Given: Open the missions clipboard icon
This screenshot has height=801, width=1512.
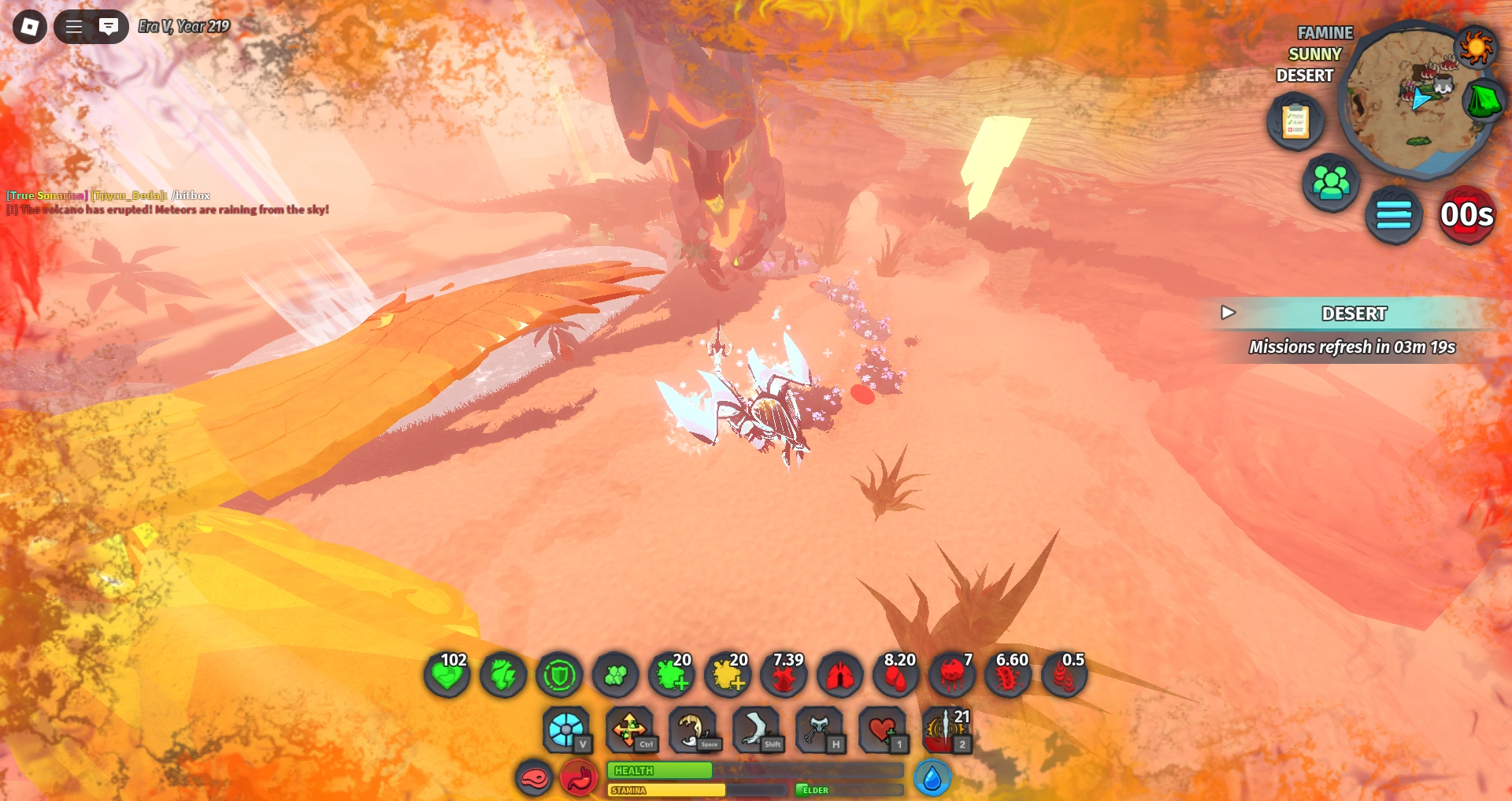Looking at the screenshot, I should tap(1296, 122).
